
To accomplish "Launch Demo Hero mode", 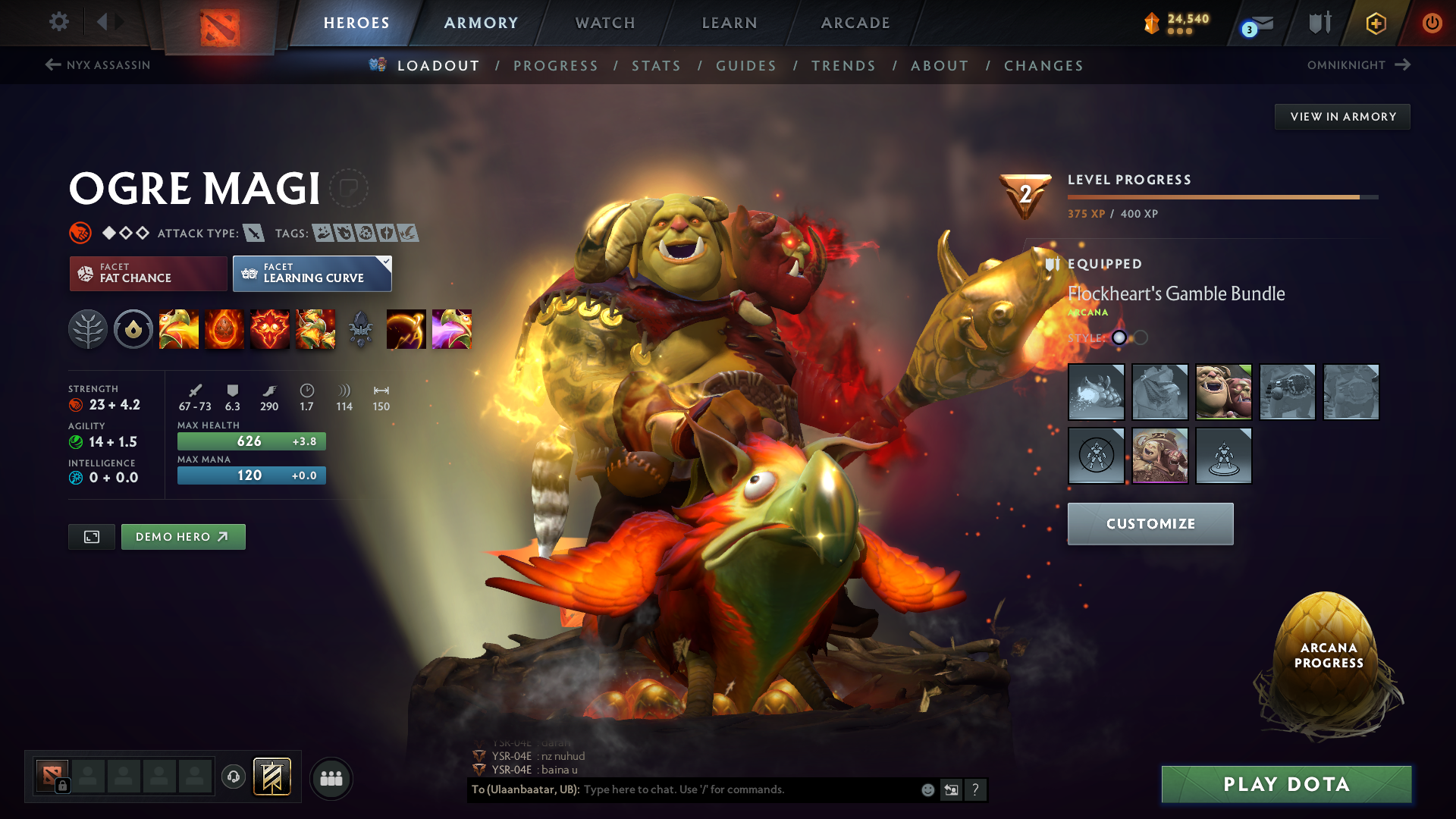I will coord(183,537).
